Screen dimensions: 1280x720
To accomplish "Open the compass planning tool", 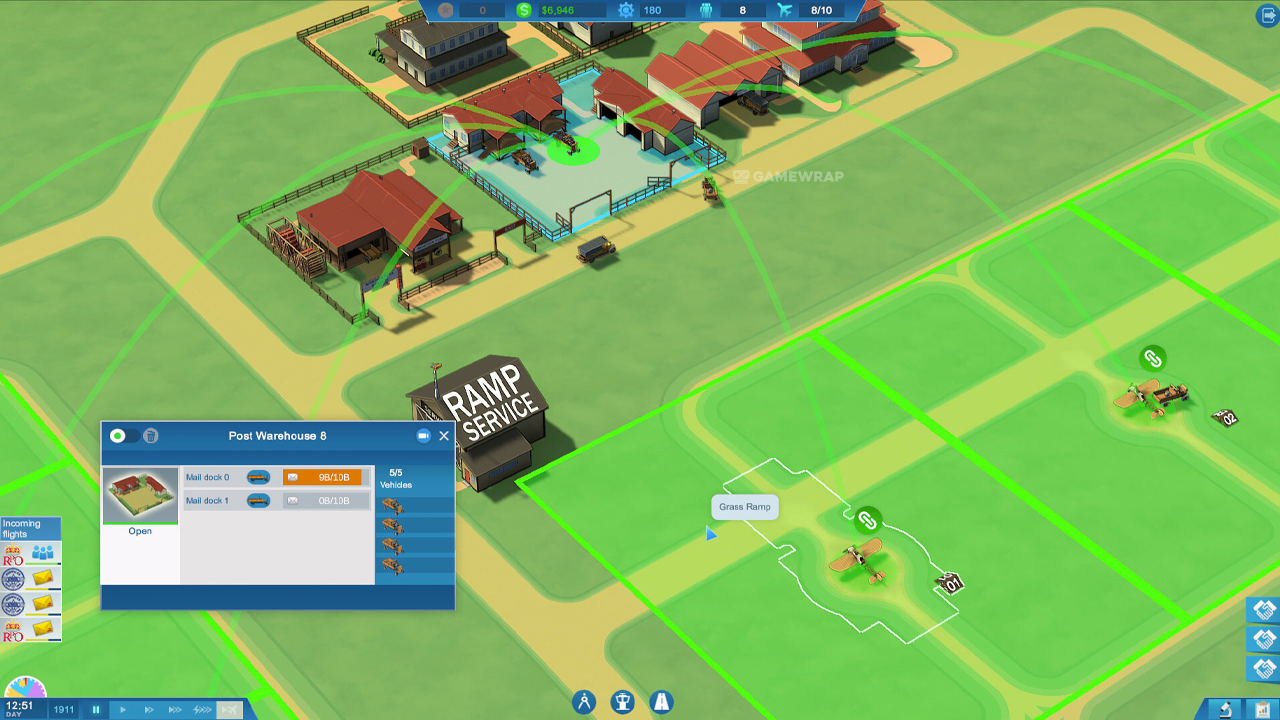I will (585, 702).
